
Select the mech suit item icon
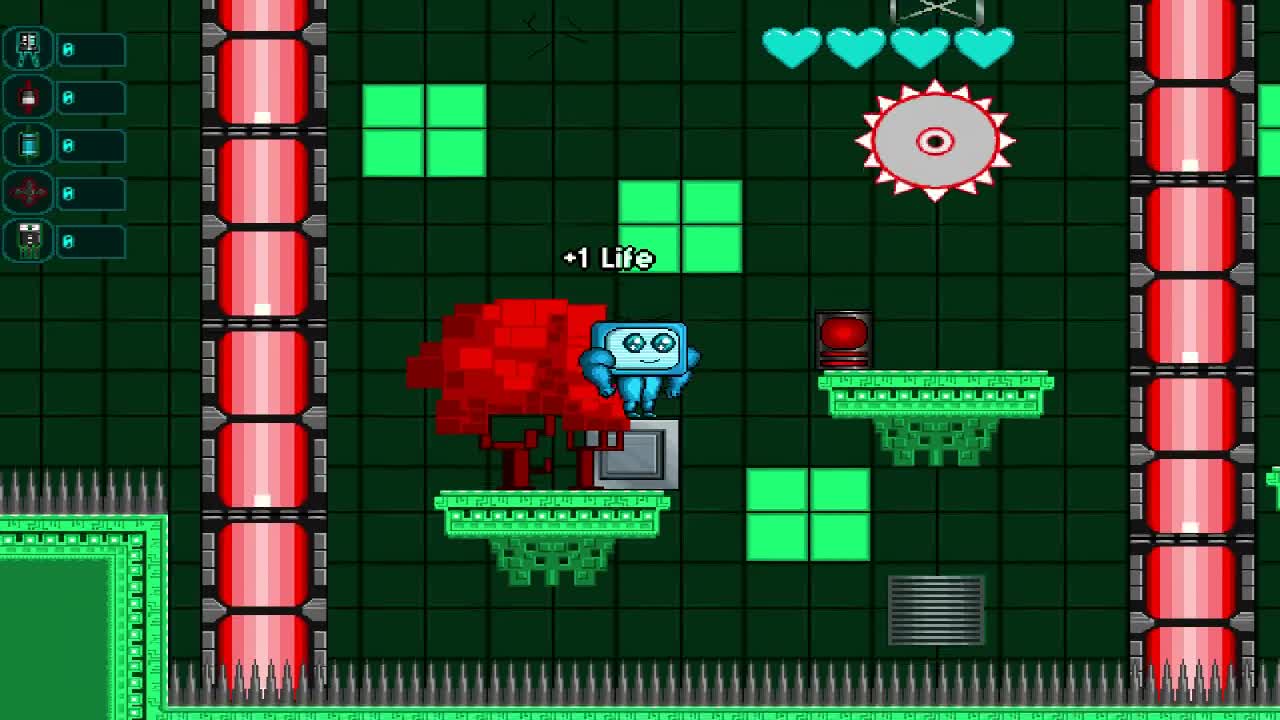pyautogui.click(x=27, y=49)
